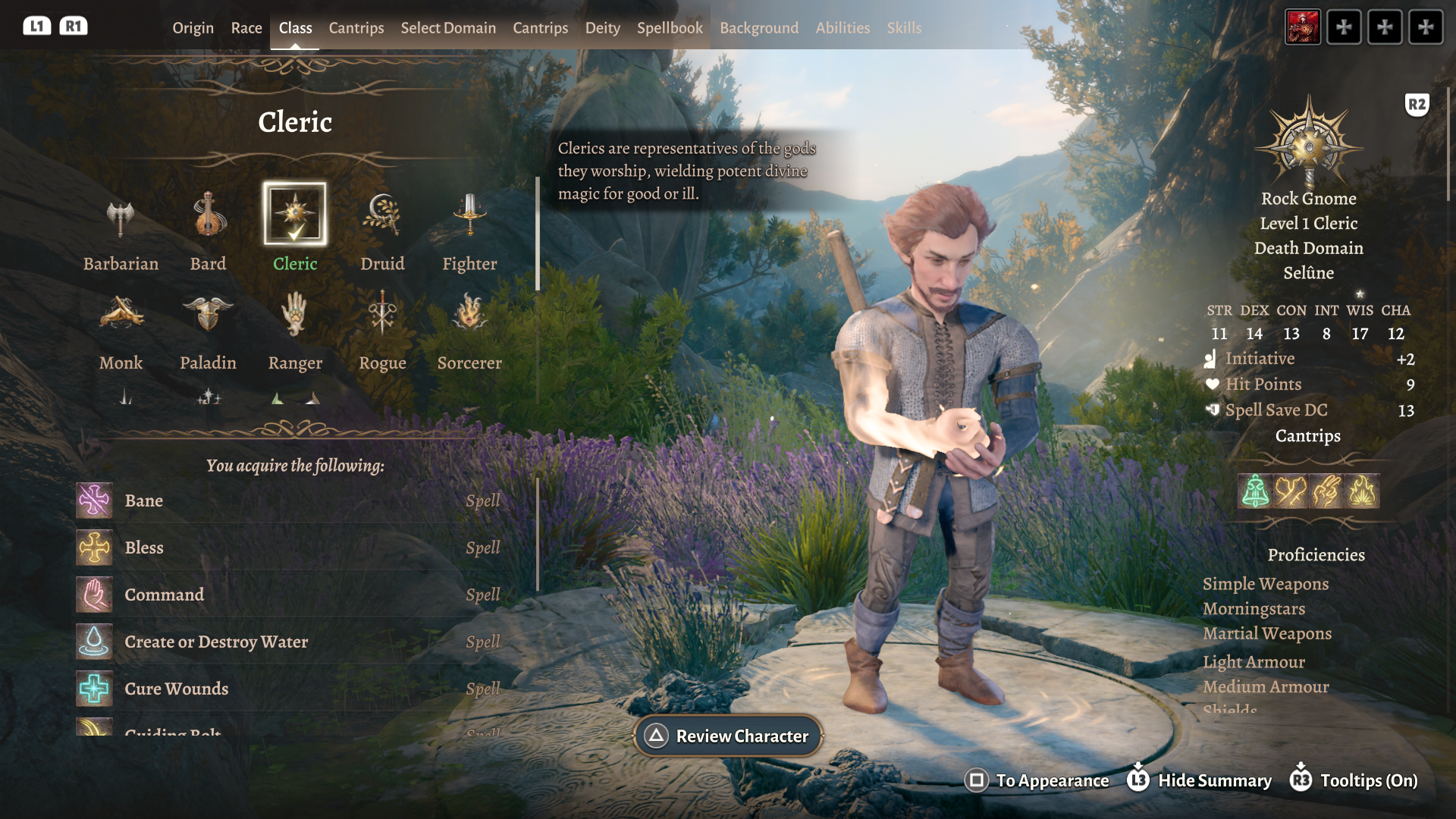The height and width of the screenshot is (819, 1456).
Task: Click the Review Character button
Action: pyautogui.click(x=728, y=736)
